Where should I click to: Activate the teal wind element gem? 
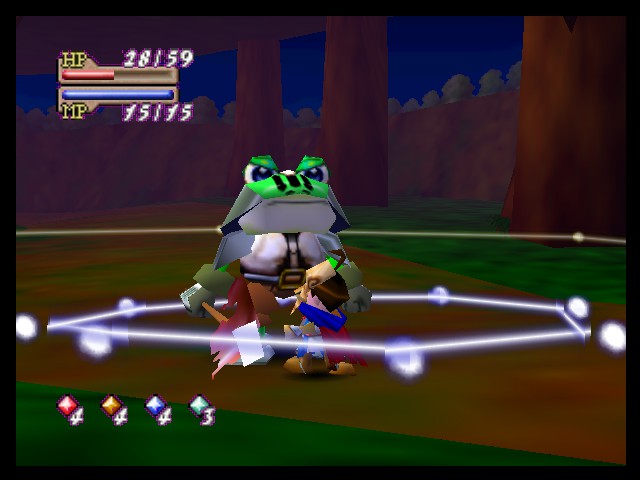[x=199, y=405]
